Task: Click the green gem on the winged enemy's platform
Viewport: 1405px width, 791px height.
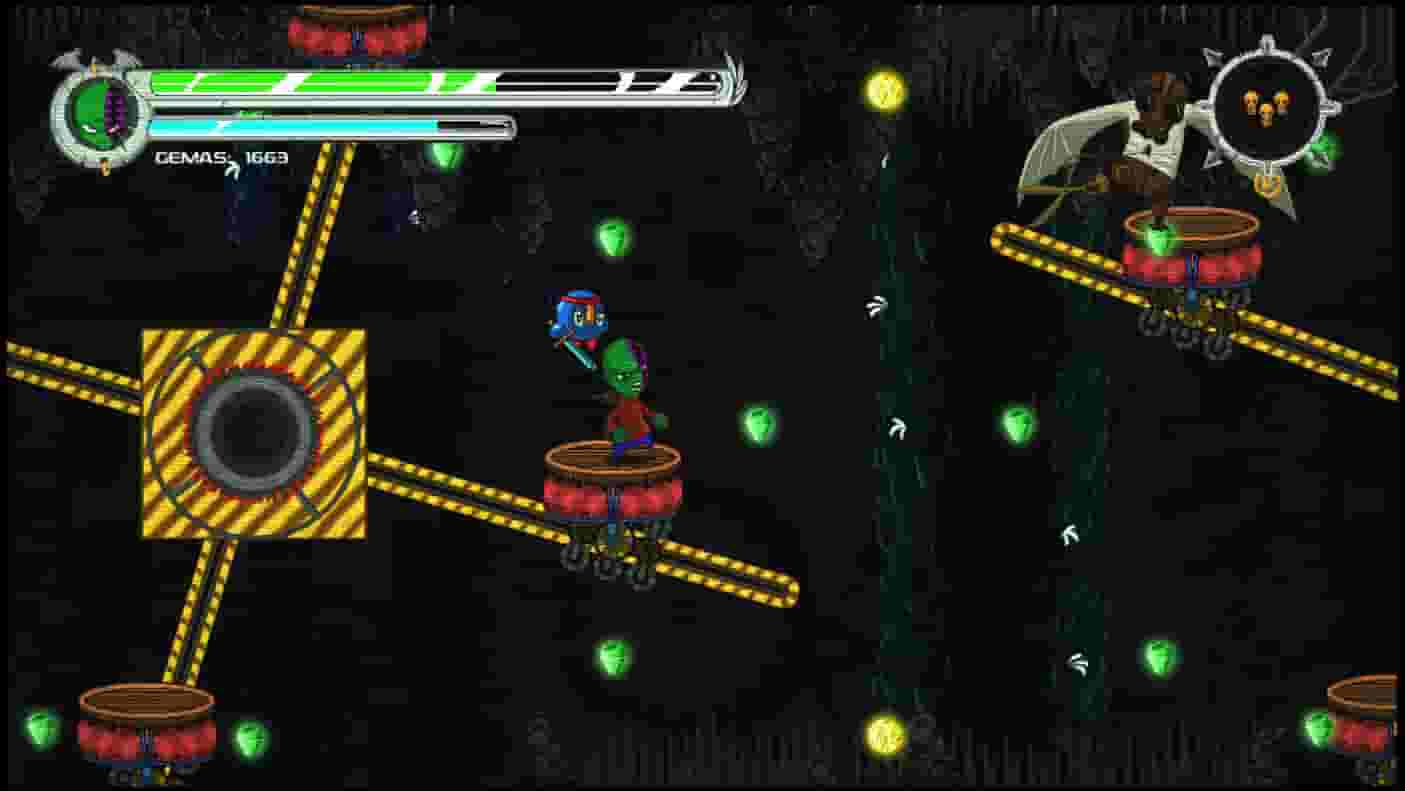Action: [1160, 237]
